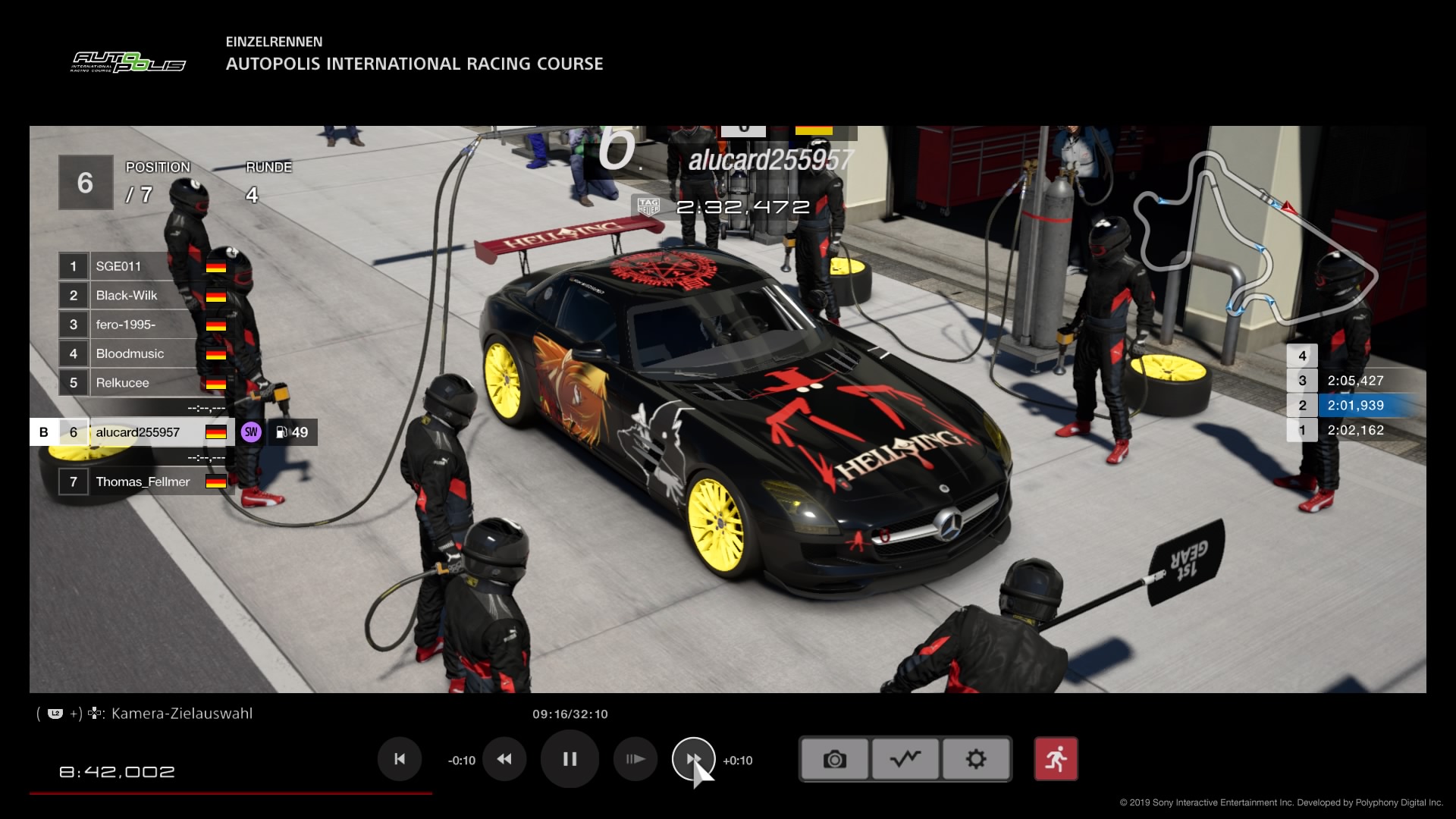1456x819 pixels.
Task: Open replay settings gear
Action: (976, 759)
